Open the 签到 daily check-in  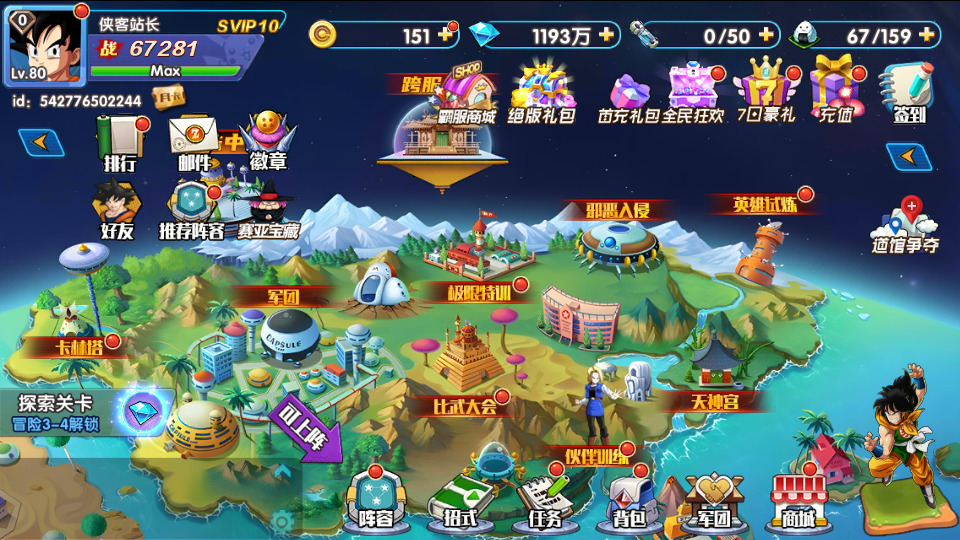pyautogui.click(x=908, y=93)
